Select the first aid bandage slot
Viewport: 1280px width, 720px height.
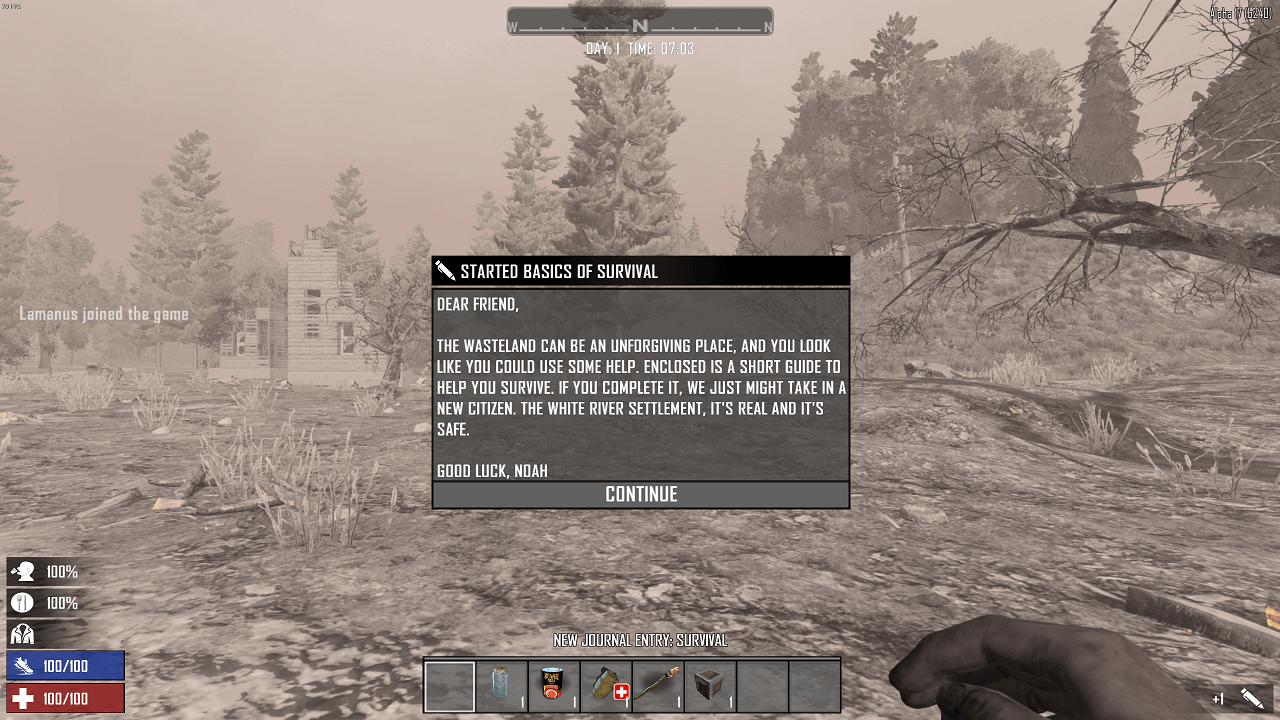(x=606, y=686)
